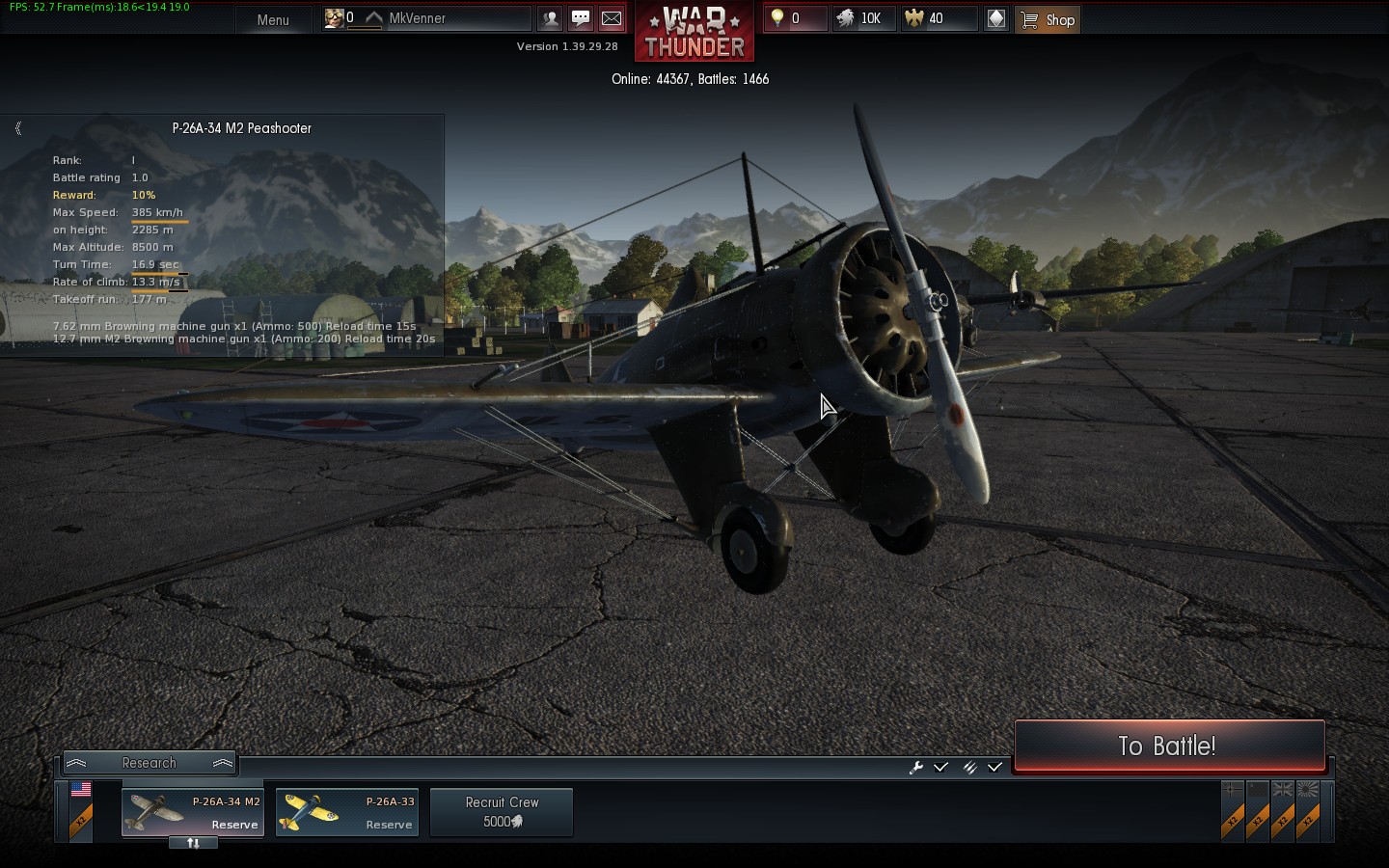This screenshot has height=868, width=1389.
Task: Open the friends contacts icon
Action: (x=550, y=18)
